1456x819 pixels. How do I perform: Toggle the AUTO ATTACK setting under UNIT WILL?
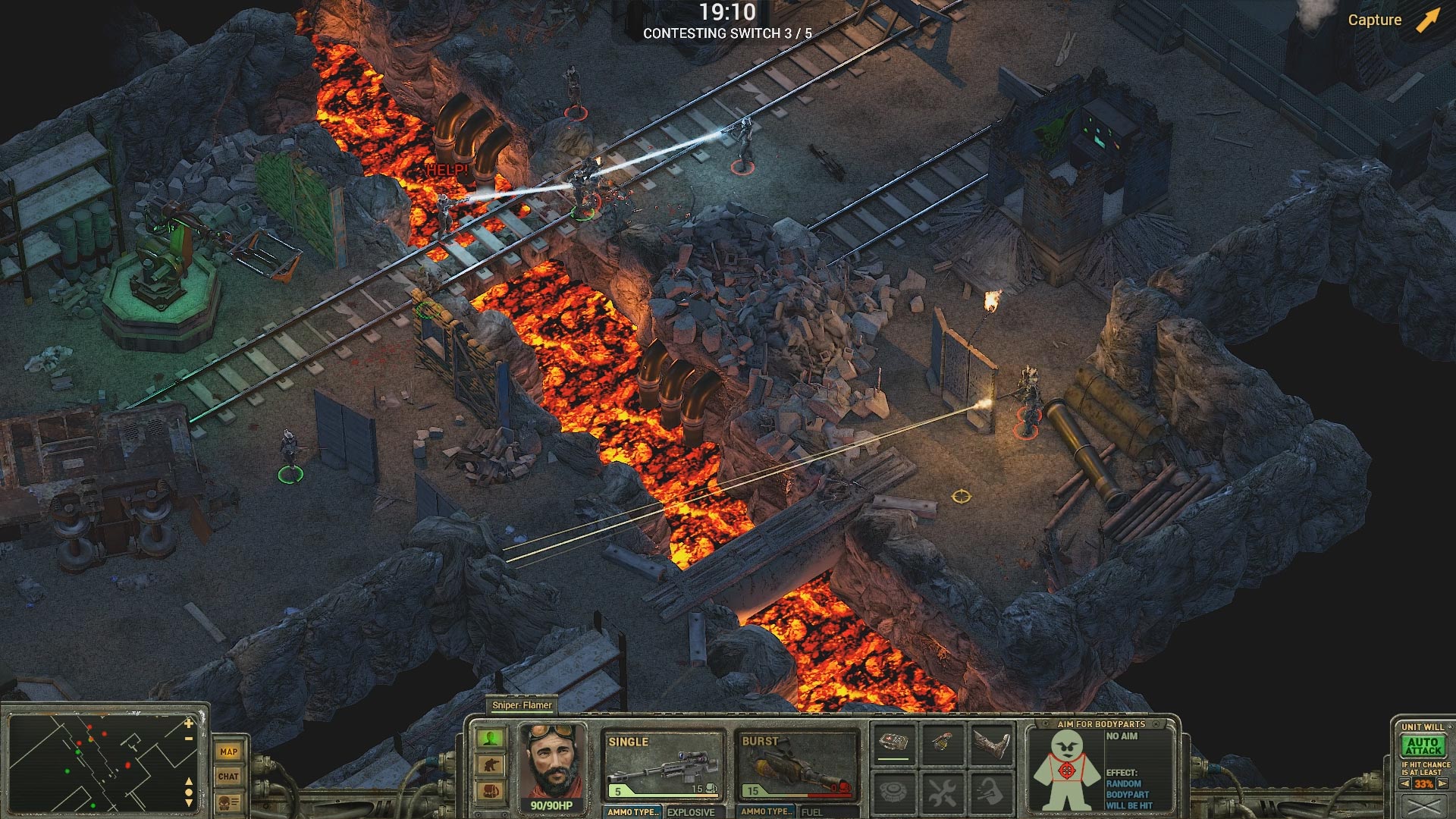click(1423, 745)
